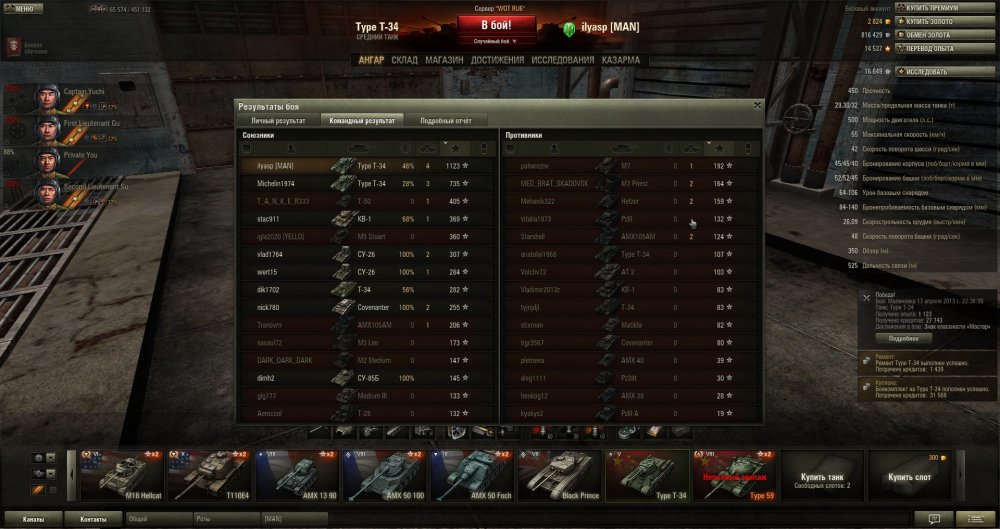
Task: Open the Каналы chat list
Action: 33,519
